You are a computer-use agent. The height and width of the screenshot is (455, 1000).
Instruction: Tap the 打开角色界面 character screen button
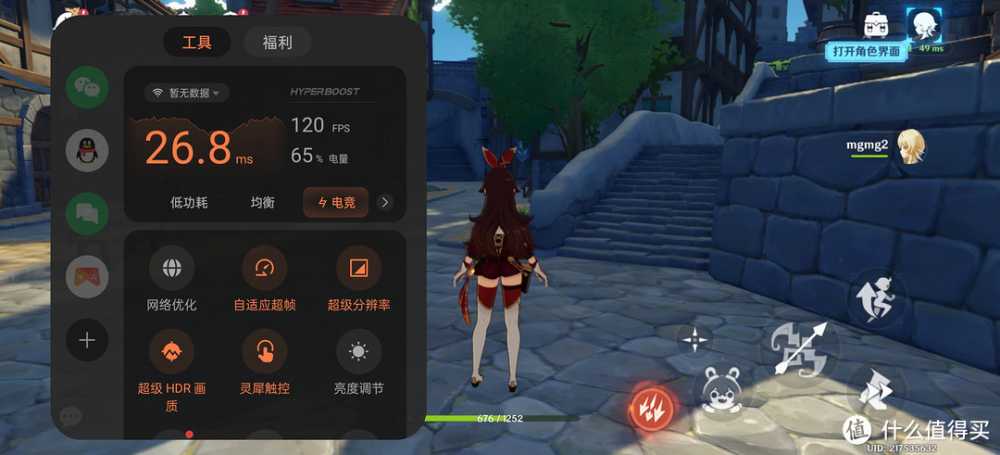(x=867, y=51)
